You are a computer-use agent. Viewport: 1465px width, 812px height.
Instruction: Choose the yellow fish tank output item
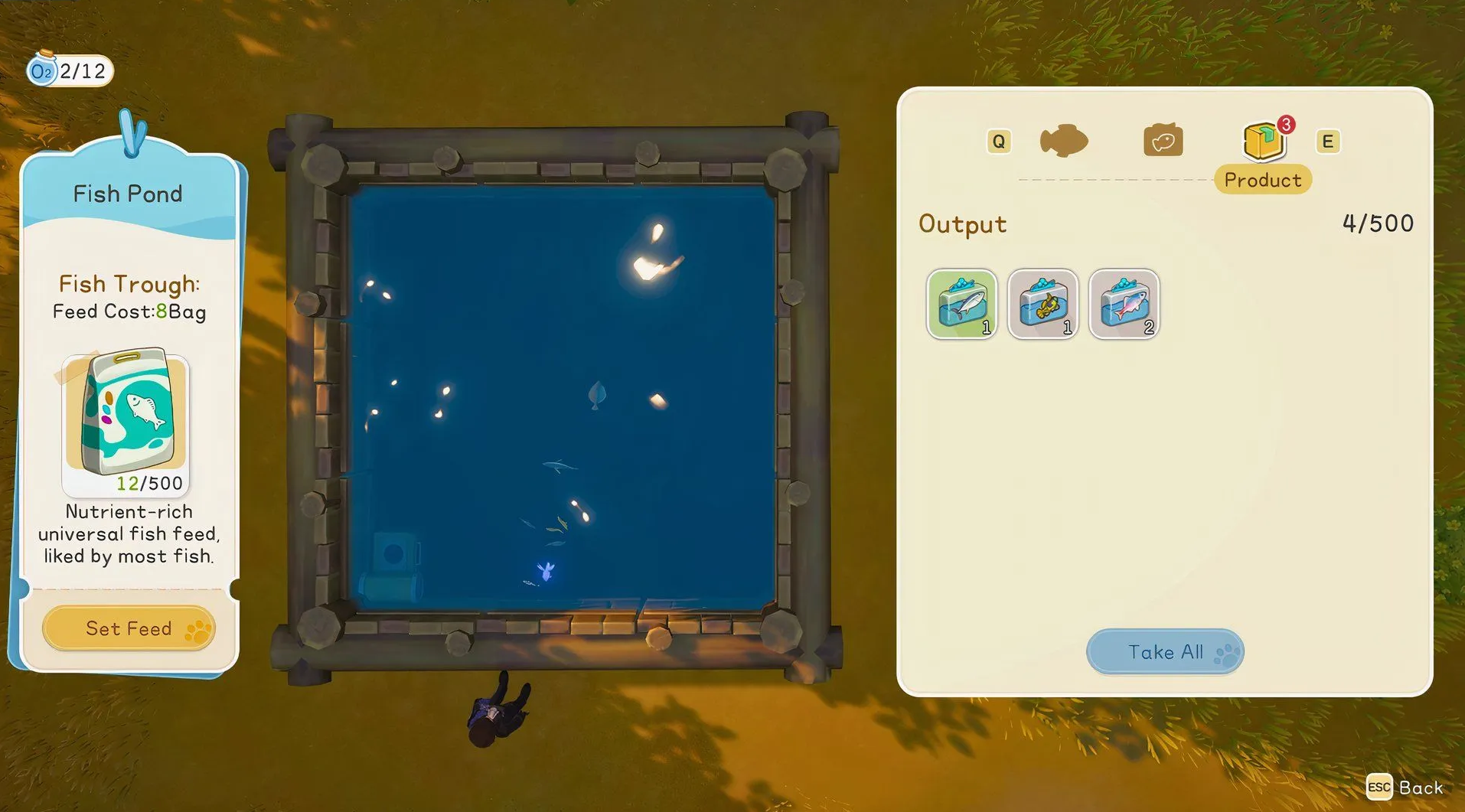(x=1042, y=304)
